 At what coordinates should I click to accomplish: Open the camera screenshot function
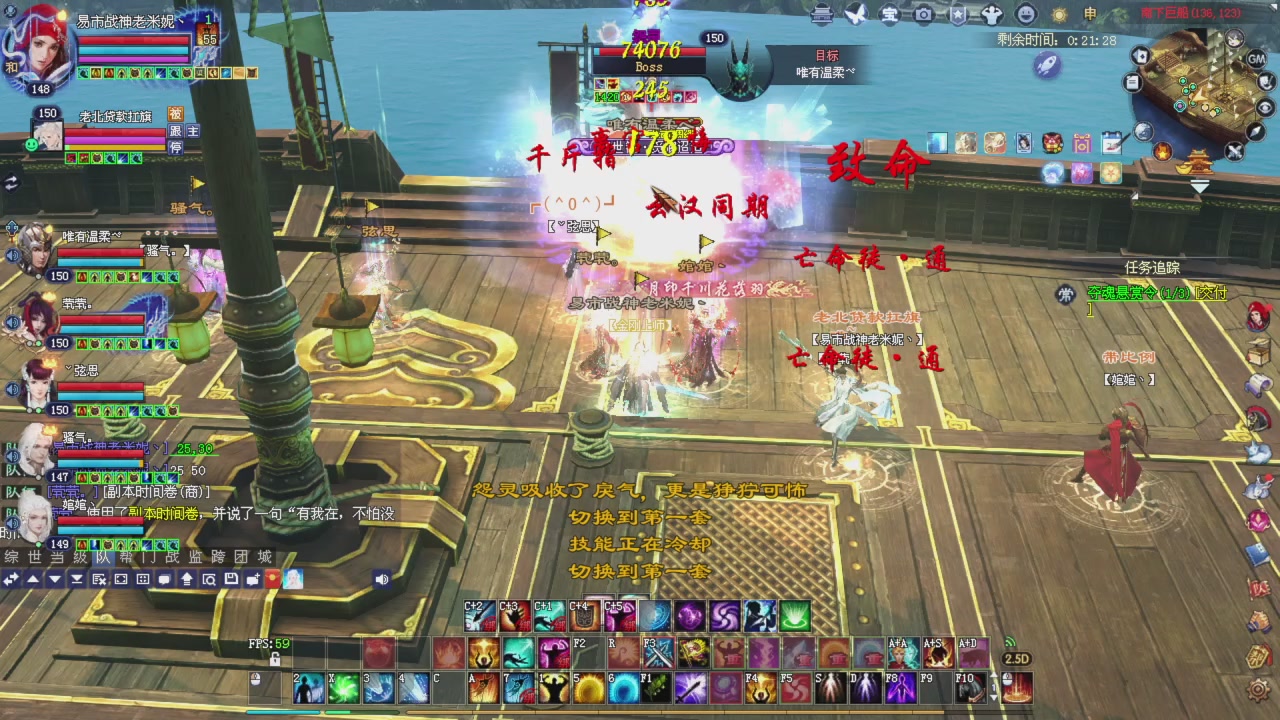pos(923,14)
